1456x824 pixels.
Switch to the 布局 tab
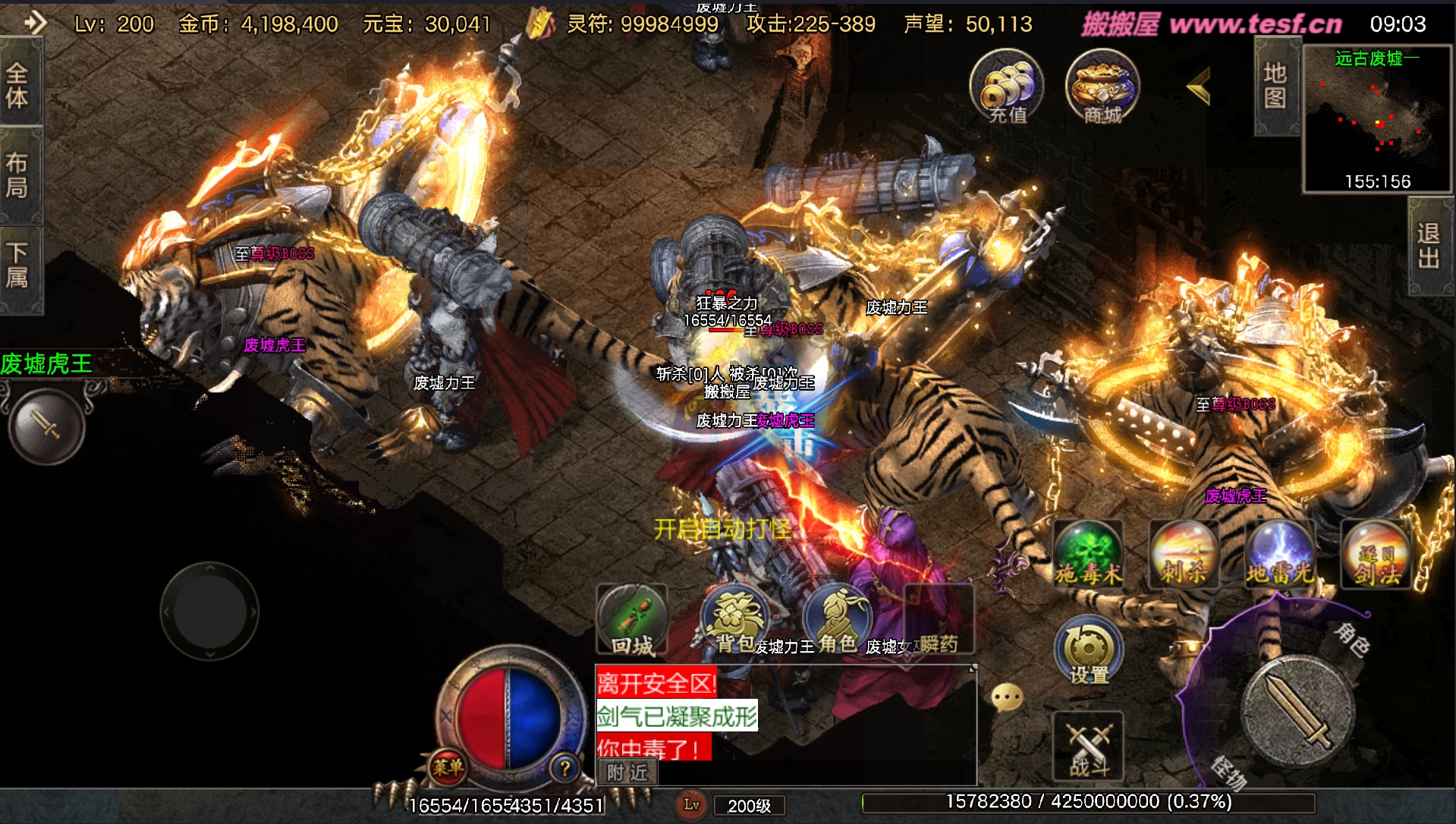coord(18,175)
